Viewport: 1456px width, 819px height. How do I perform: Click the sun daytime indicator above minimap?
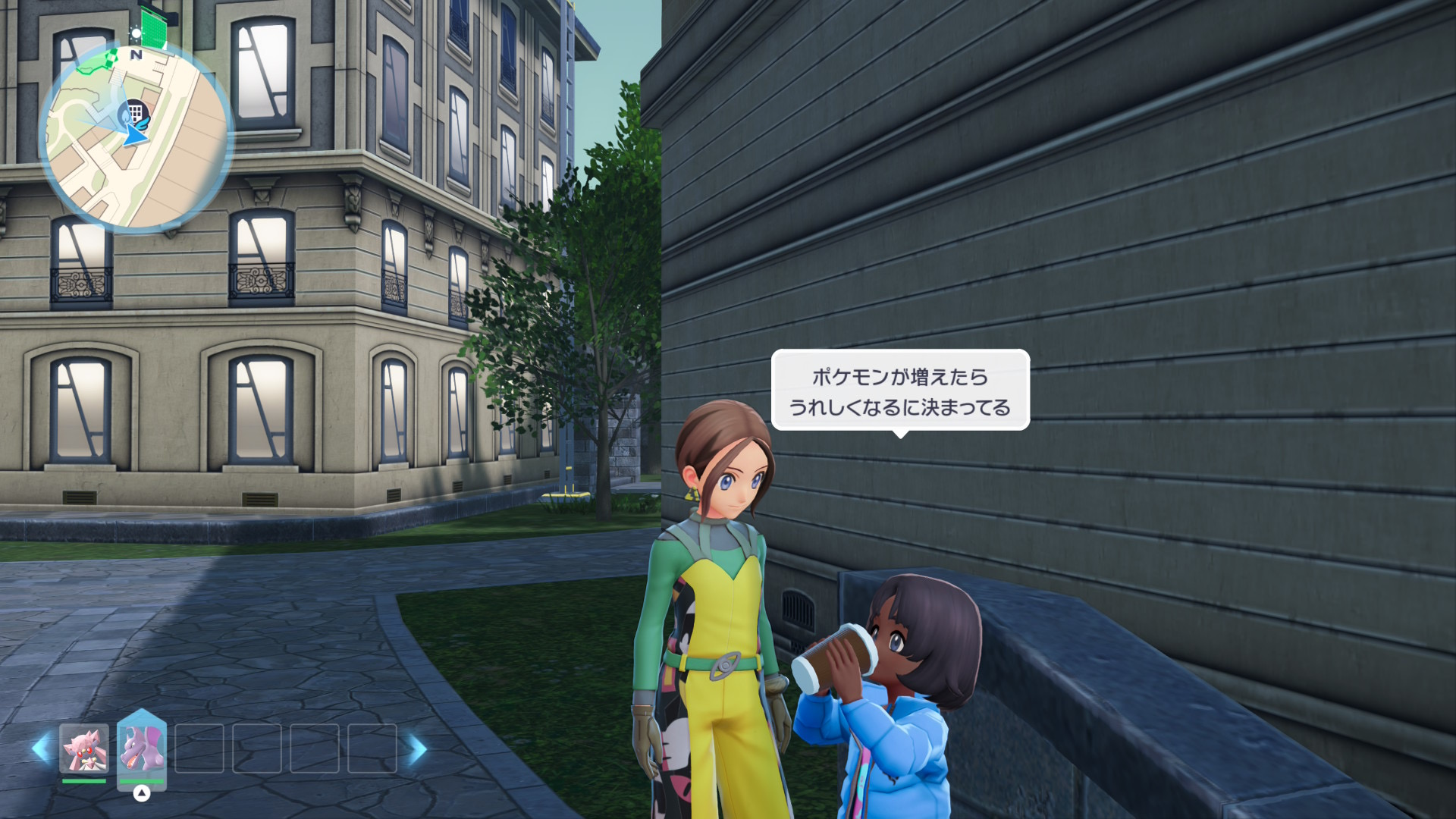pos(136,33)
